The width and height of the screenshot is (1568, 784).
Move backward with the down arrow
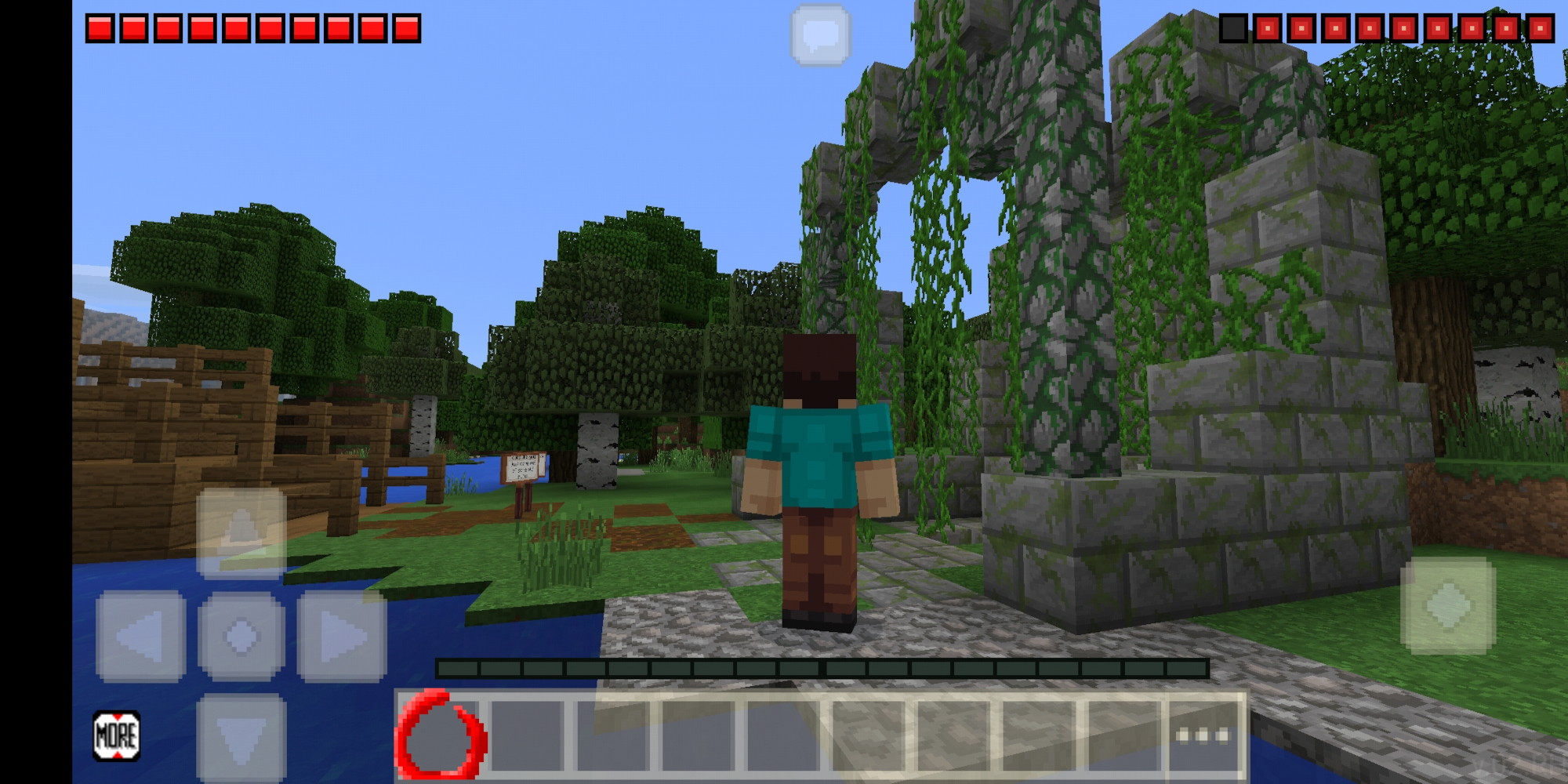tap(241, 737)
